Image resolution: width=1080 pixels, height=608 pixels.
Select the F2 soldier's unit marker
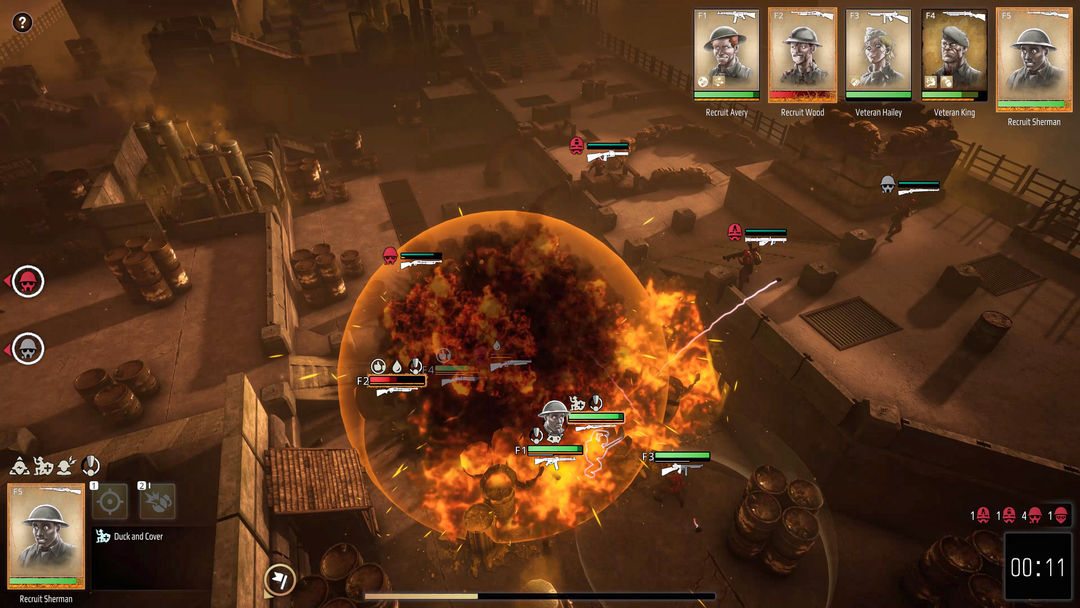click(396, 381)
